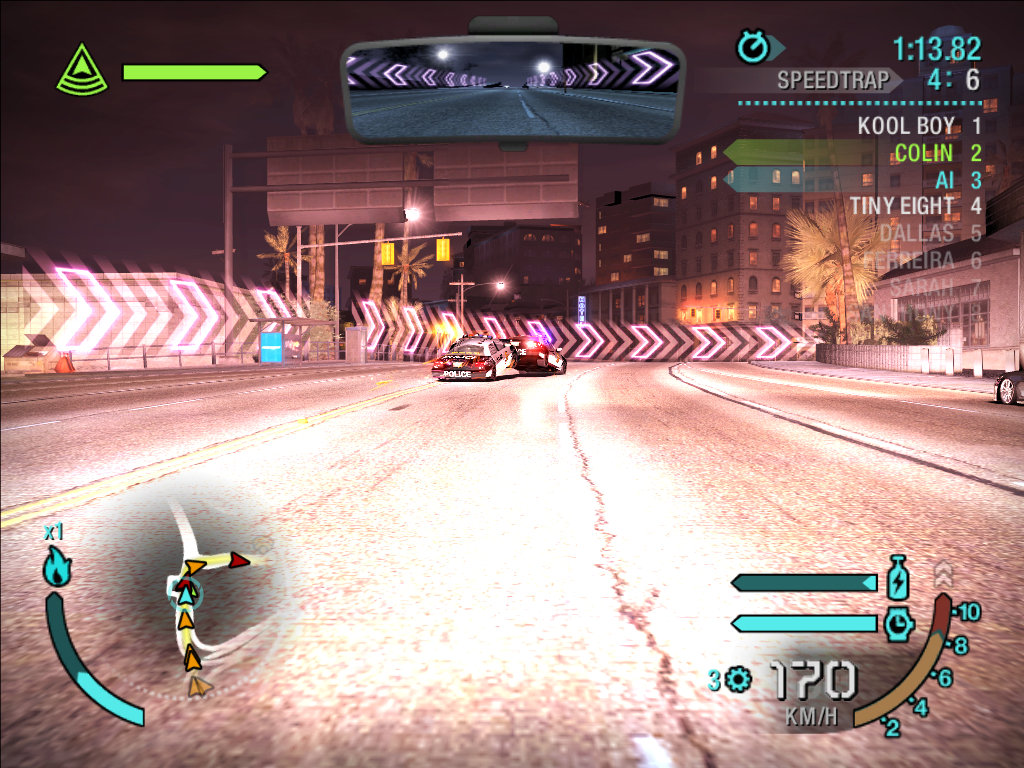The image size is (1024, 768).
Task: Activate the nitrous bottle icon
Action: click(897, 580)
